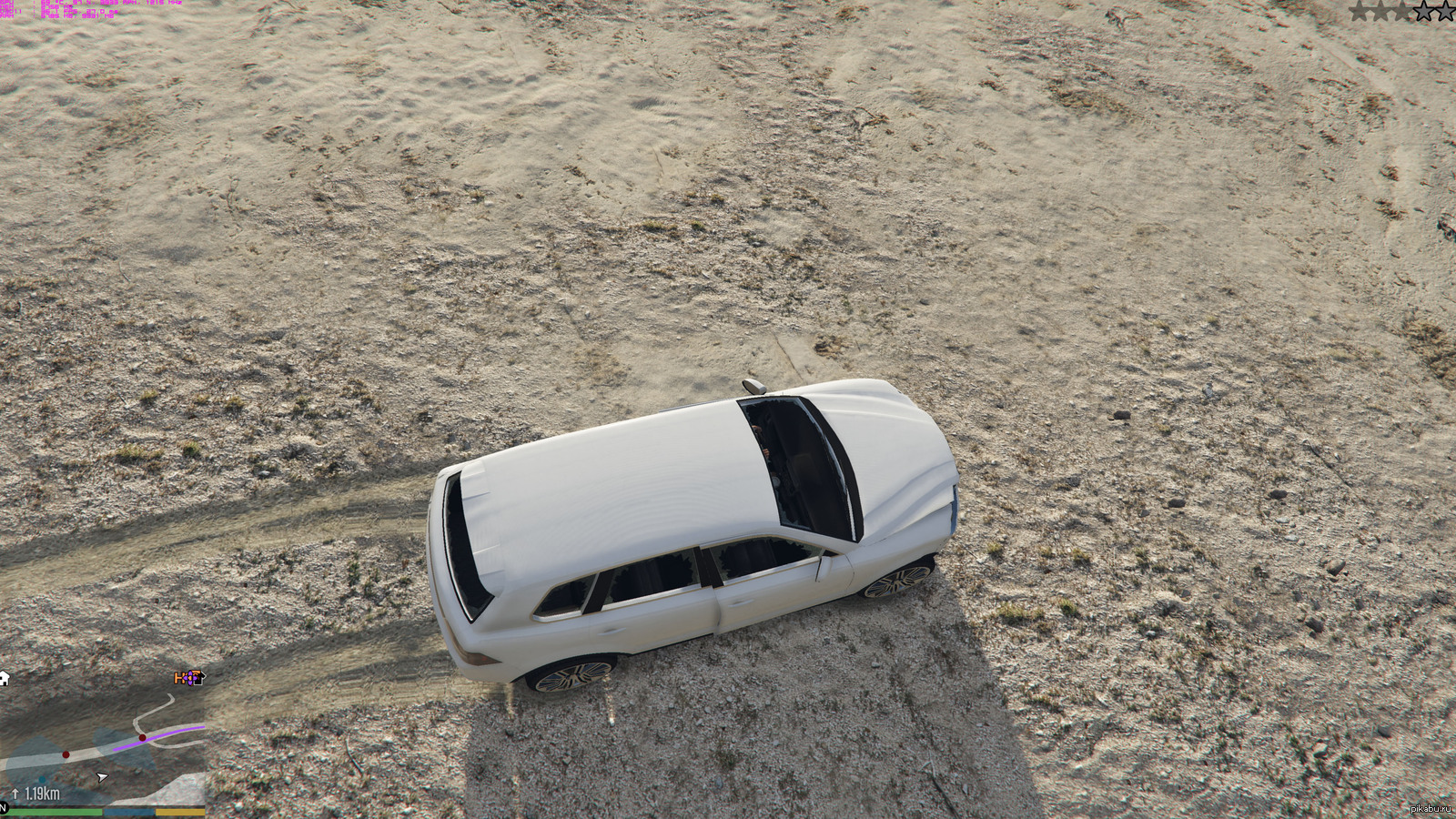Screen dimensions: 1456x819
Task: Click the orange and purple blip cluster
Action: pyautogui.click(x=188, y=678)
